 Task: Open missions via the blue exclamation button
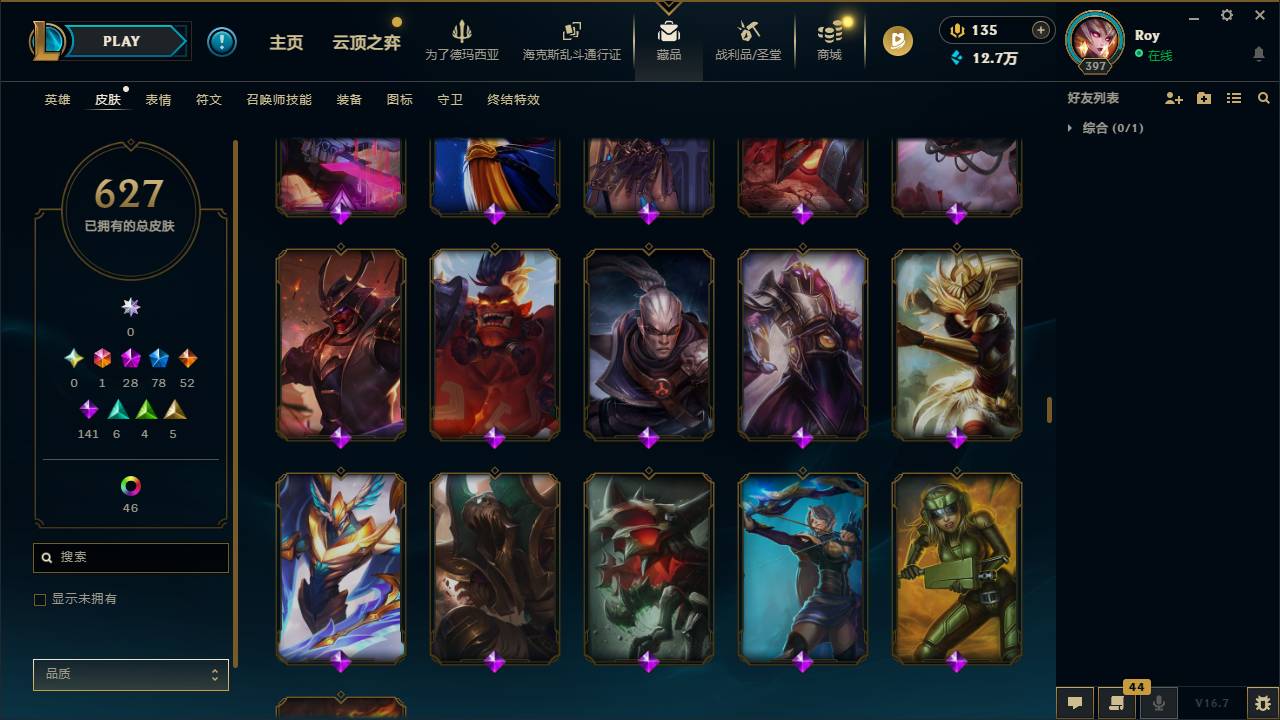[x=222, y=41]
